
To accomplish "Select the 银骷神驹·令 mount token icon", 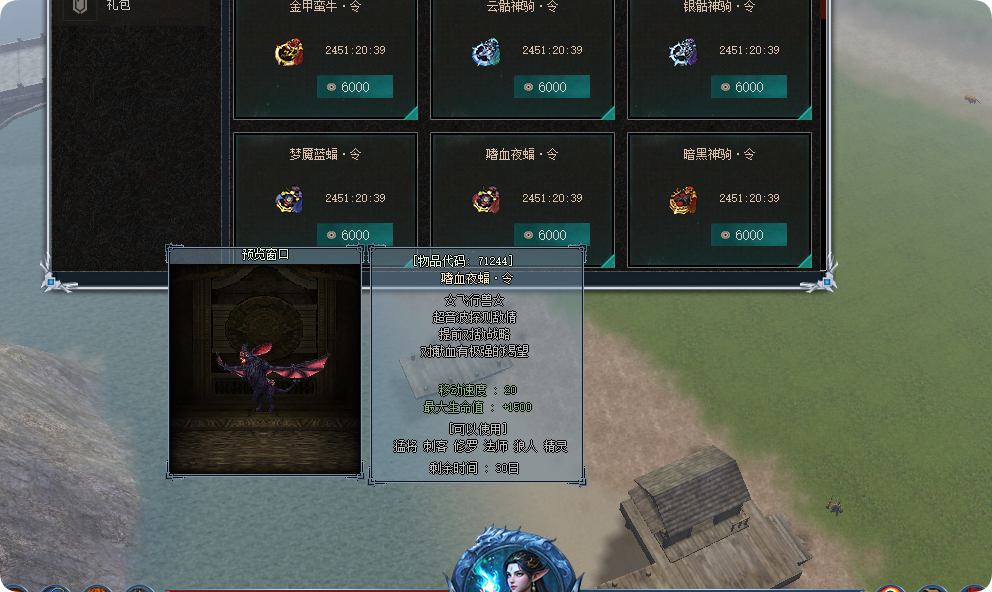I will (683, 52).
